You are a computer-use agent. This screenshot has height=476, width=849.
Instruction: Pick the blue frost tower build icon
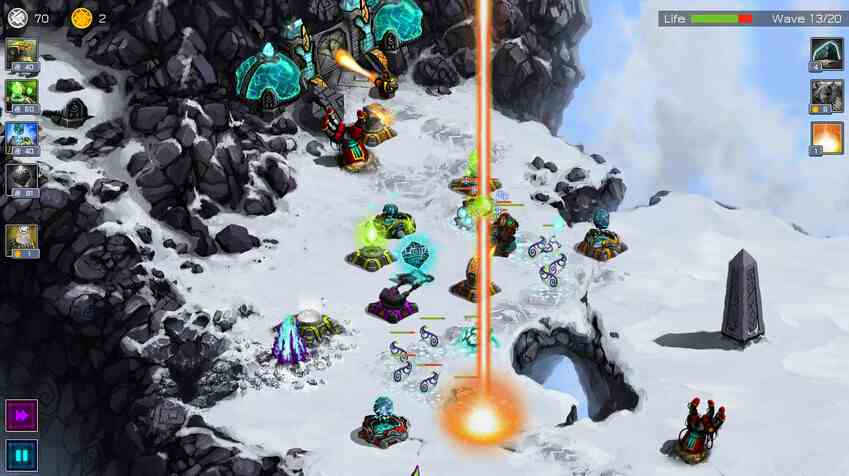coord(22,137)
